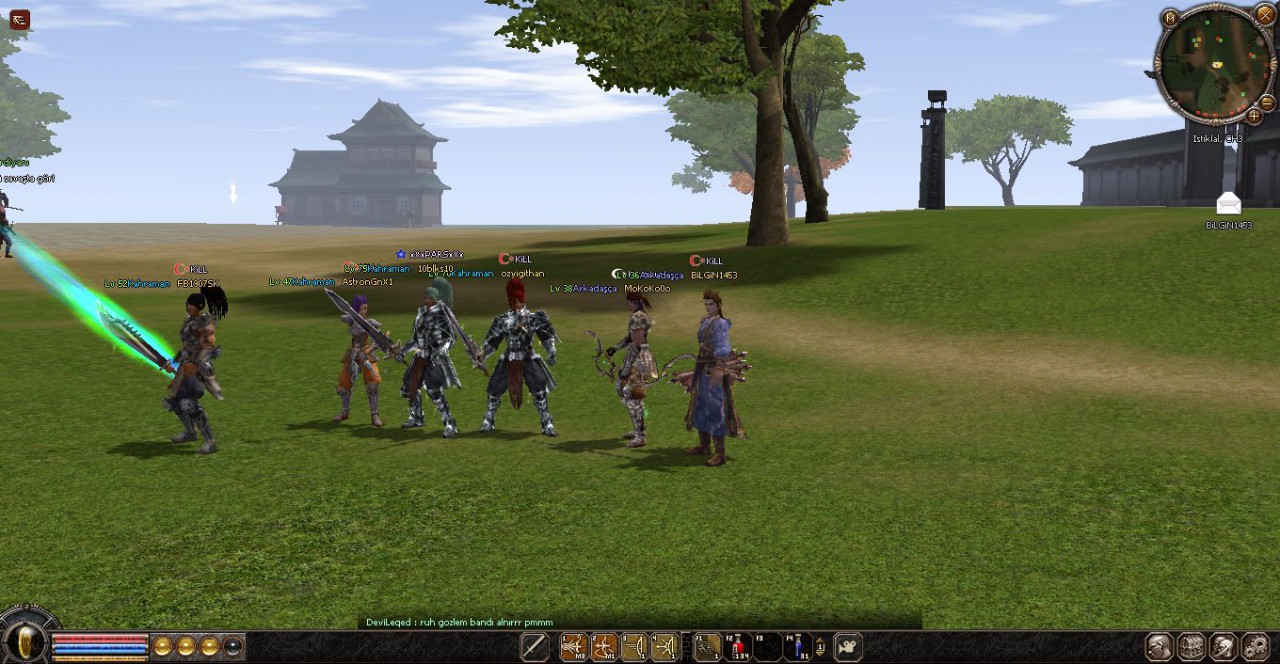Image resolution: width=1280 pixels, height=664 pixels.
Task: Activate bow skill in quickslot 2
Action: click(x=604, y=647)
